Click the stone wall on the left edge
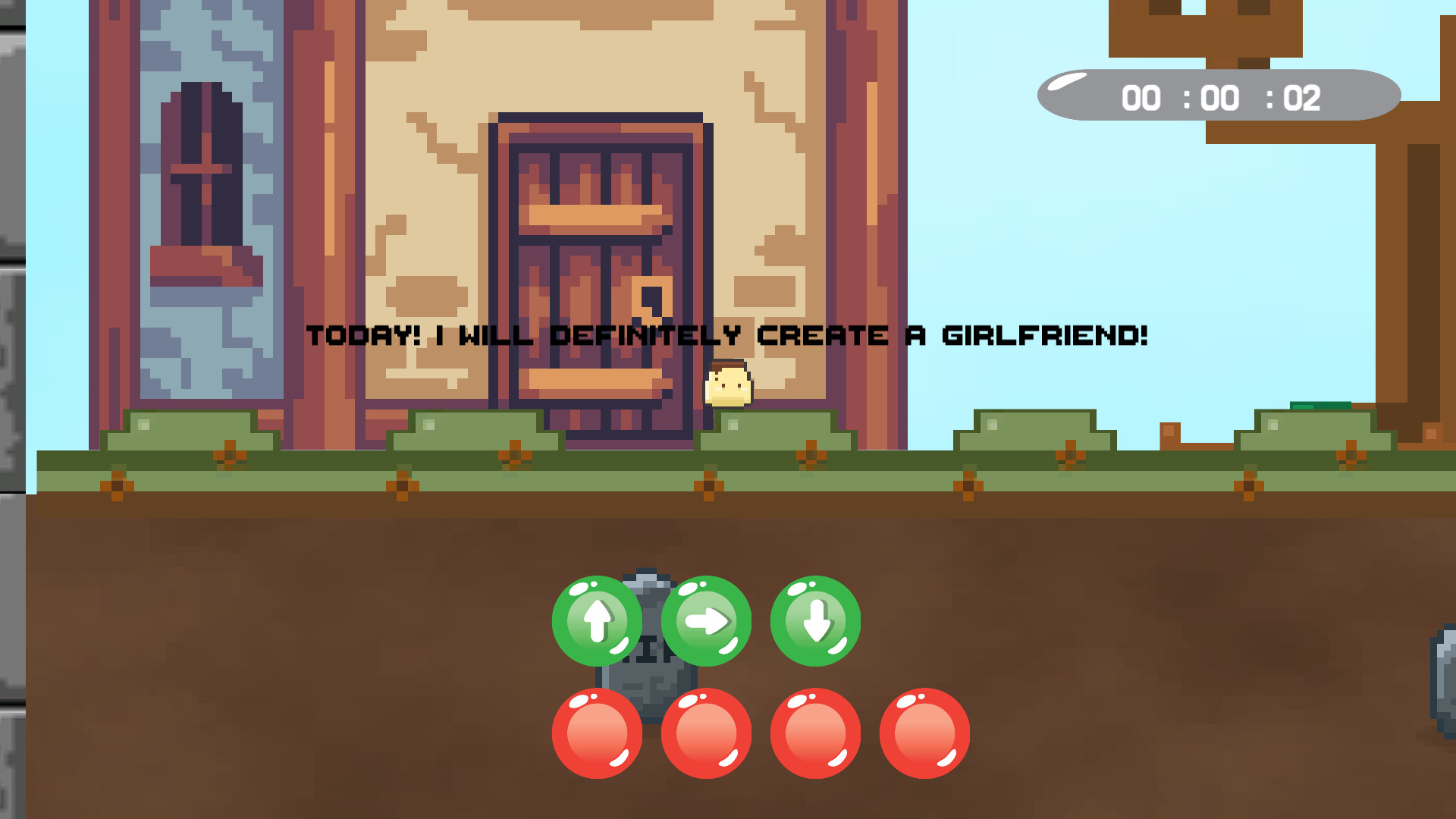1456x819 pixels. coord(11,303)
